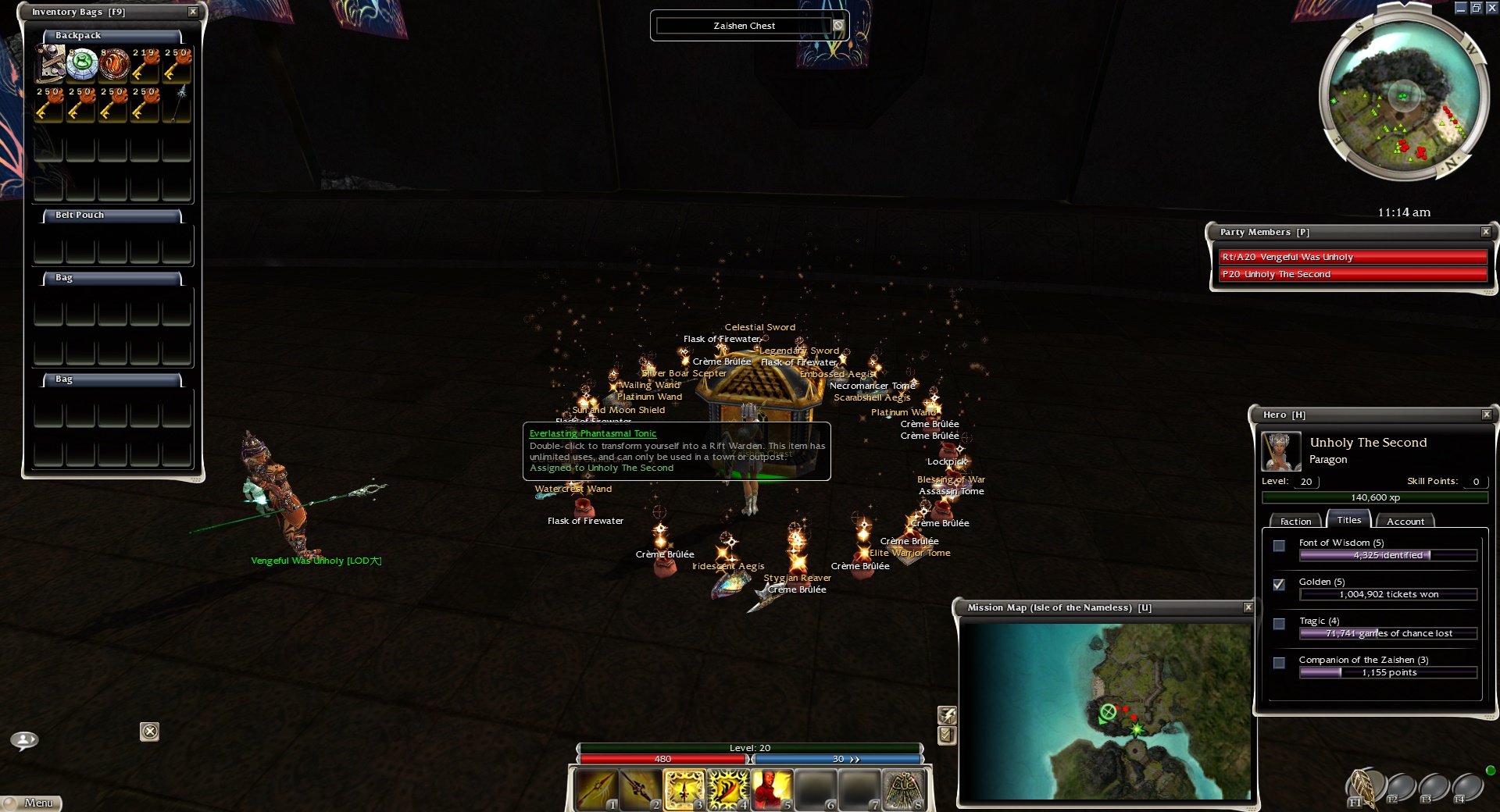Open the Menu button
This screenshot has width=1500, height=812.
tap(31, 803)
